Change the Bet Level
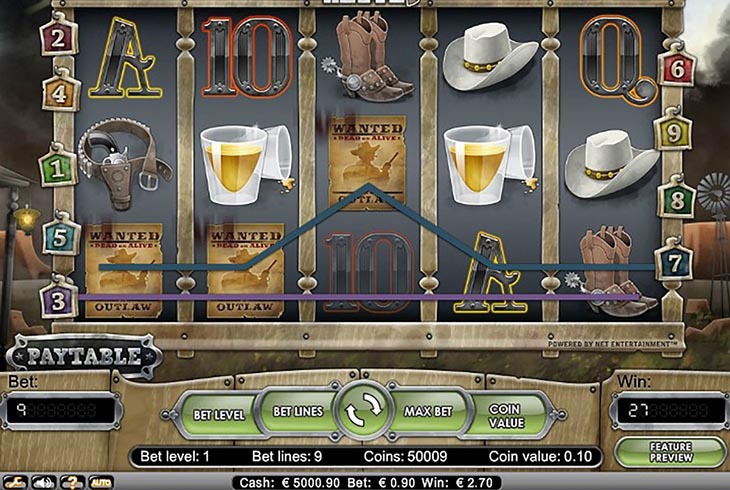This screenshot has width=730, height=490. click(x=217, y=414)
